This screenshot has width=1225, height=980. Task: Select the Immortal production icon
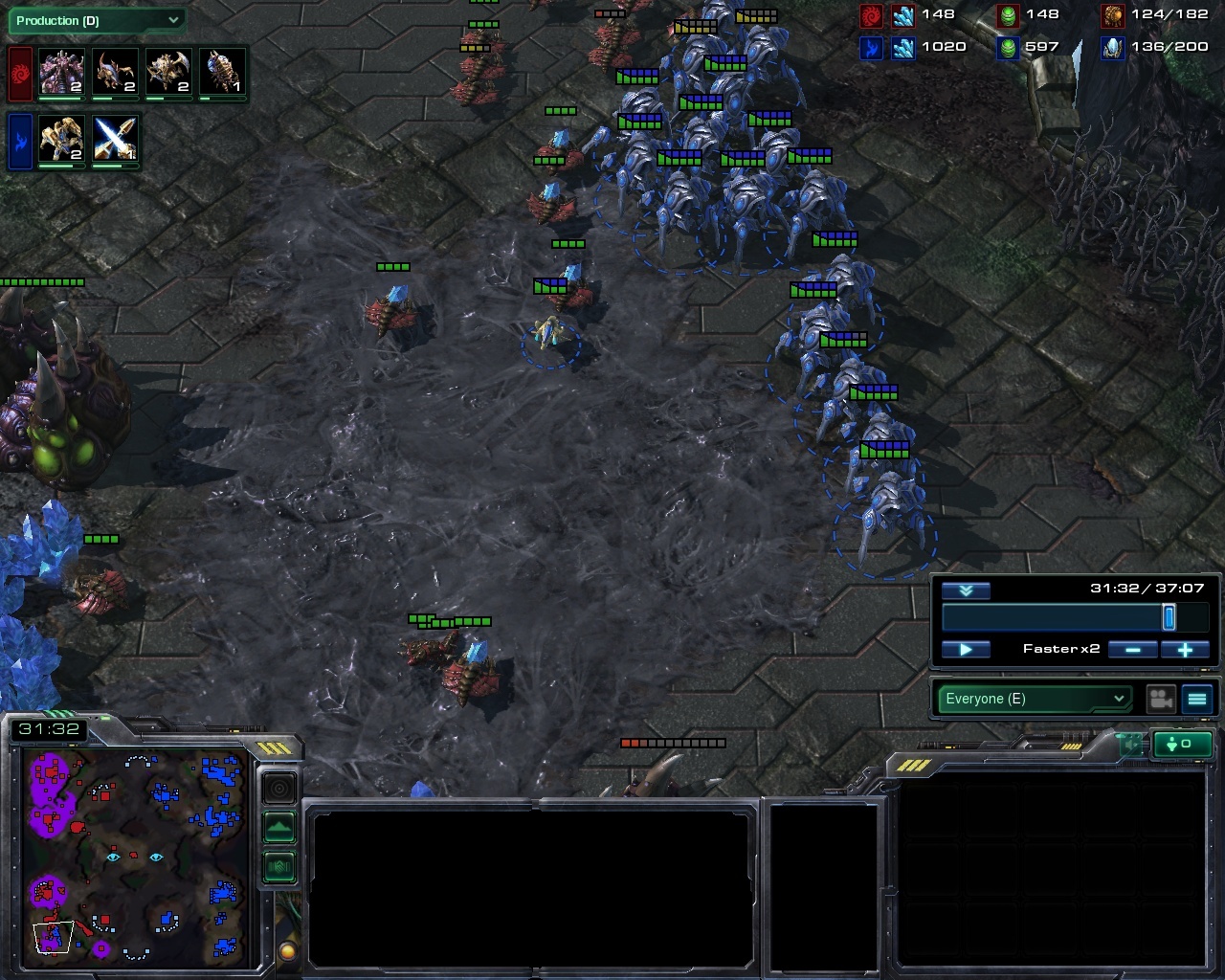[x=61, y=141]
